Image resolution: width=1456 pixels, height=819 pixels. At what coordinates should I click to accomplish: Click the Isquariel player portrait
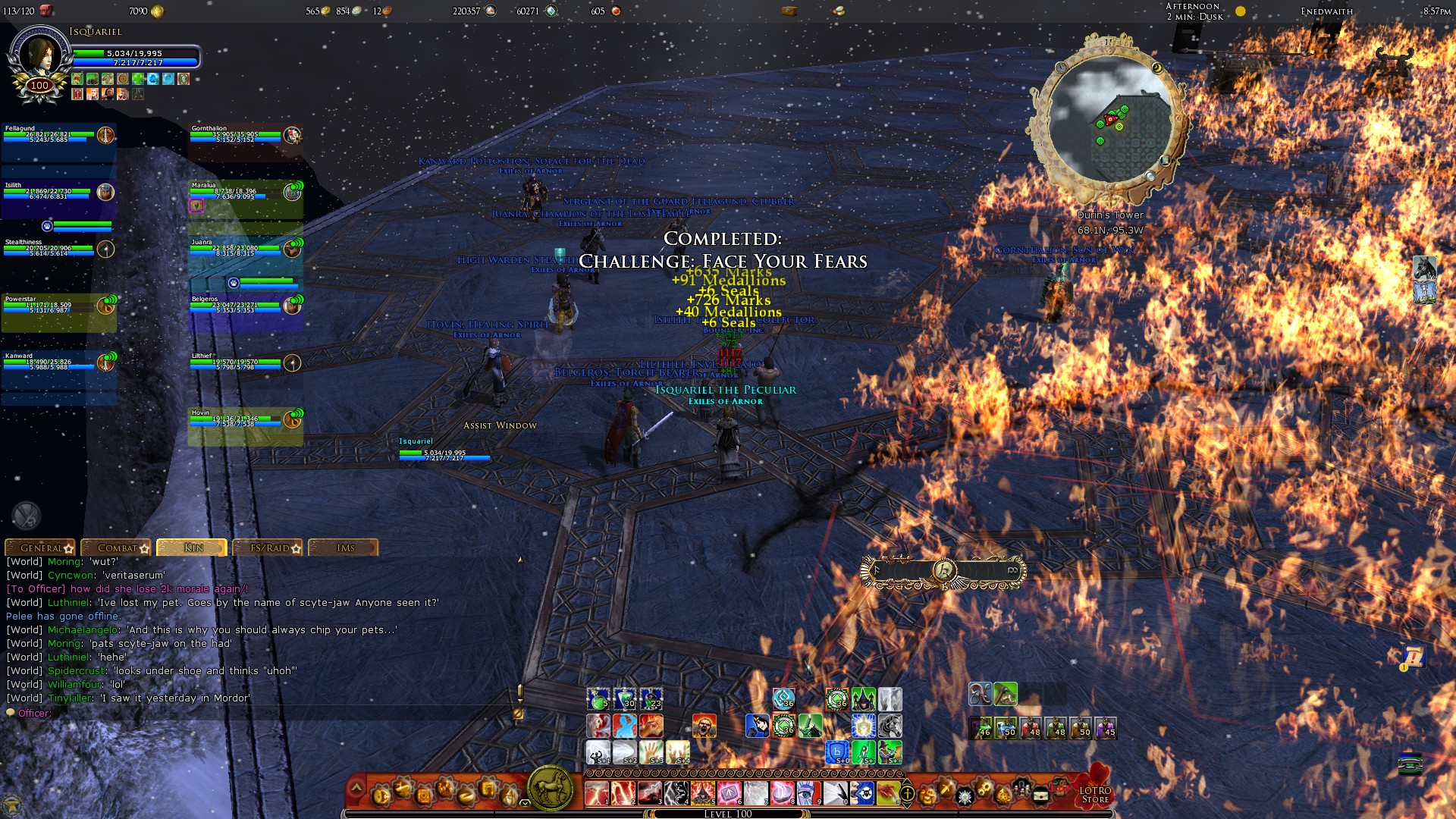39,59
